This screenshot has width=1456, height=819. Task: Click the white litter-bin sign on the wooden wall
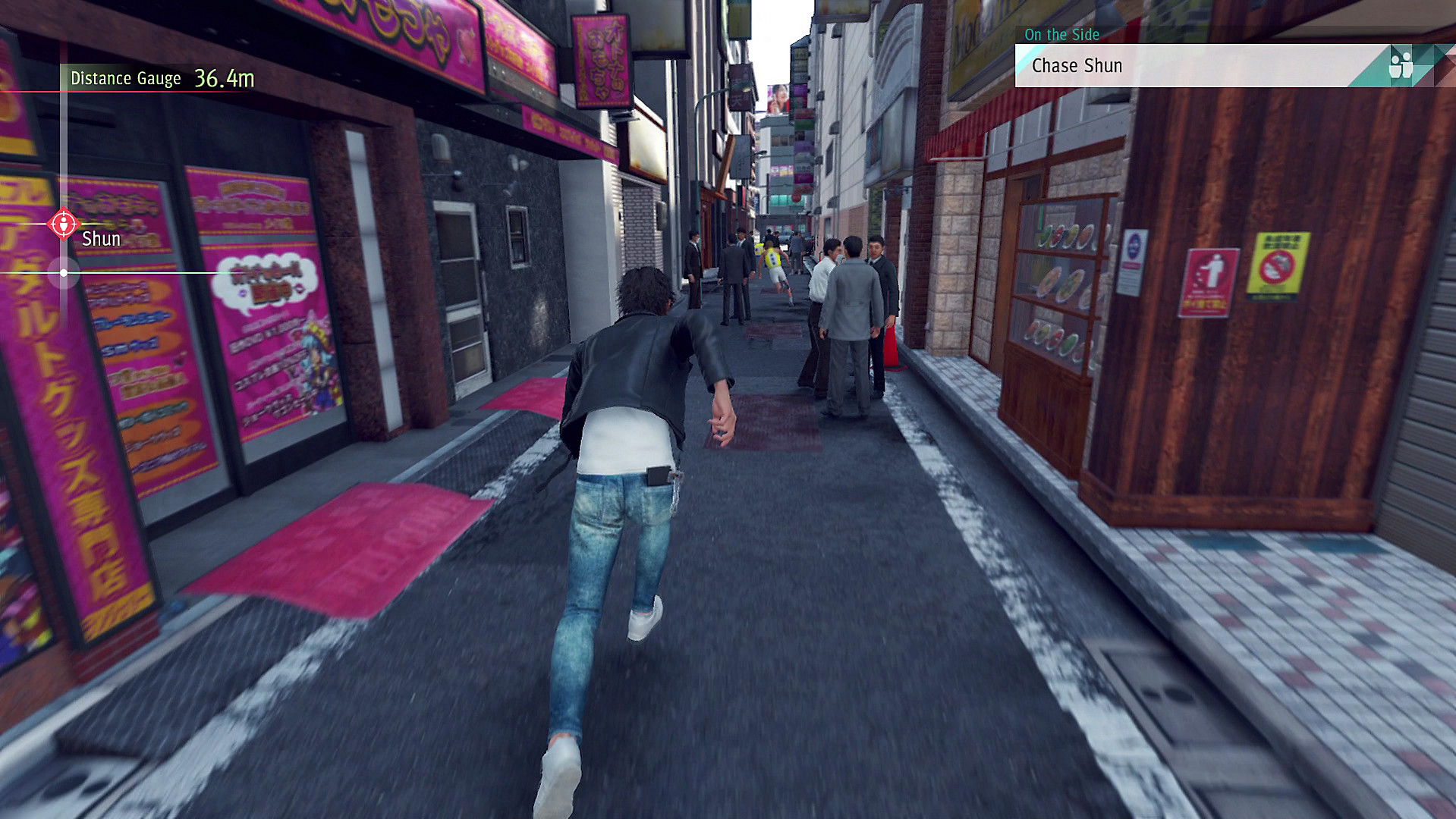pos(1209,282)
